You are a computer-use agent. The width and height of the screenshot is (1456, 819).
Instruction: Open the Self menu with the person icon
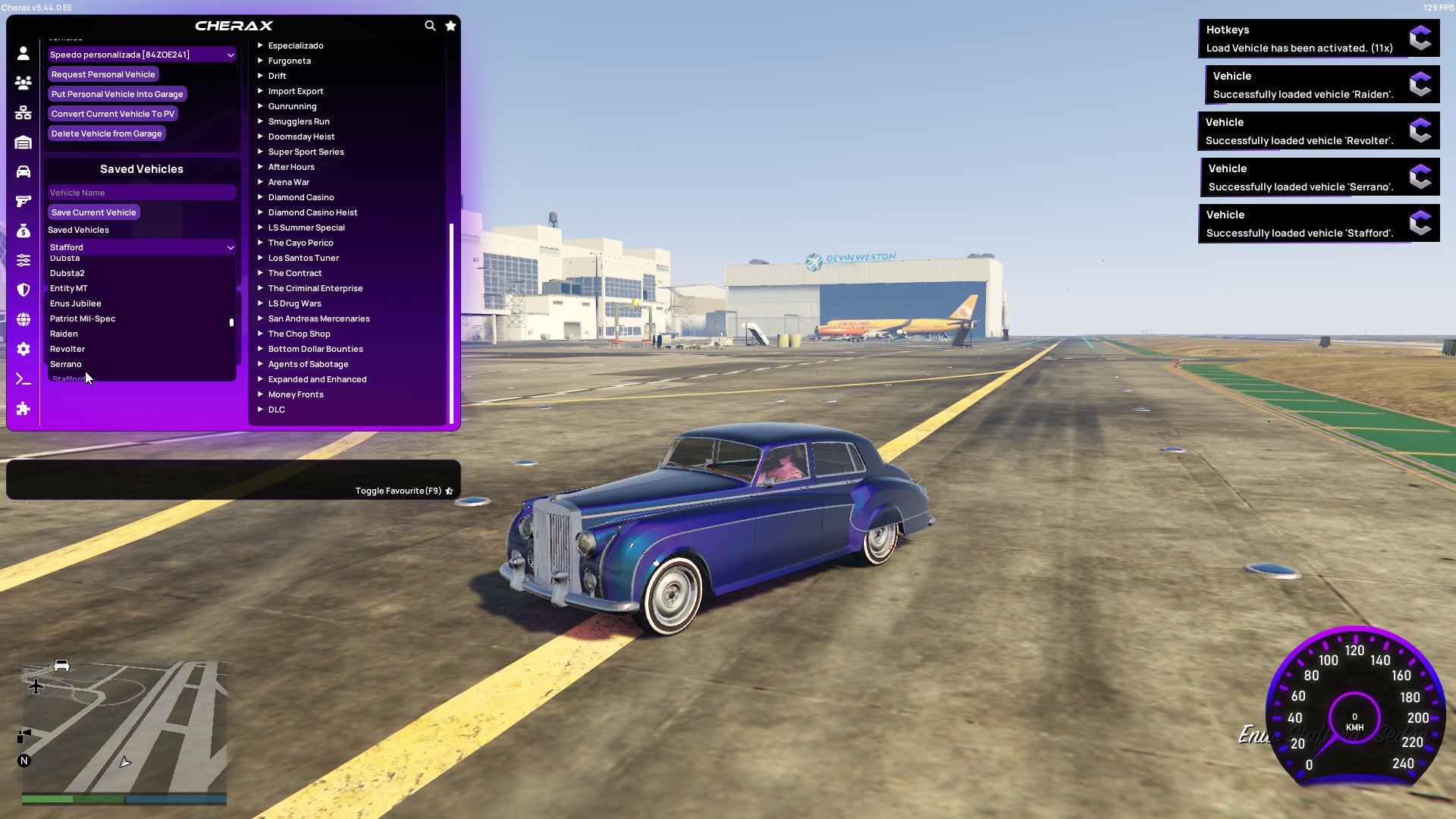click(x=23, y=53)
